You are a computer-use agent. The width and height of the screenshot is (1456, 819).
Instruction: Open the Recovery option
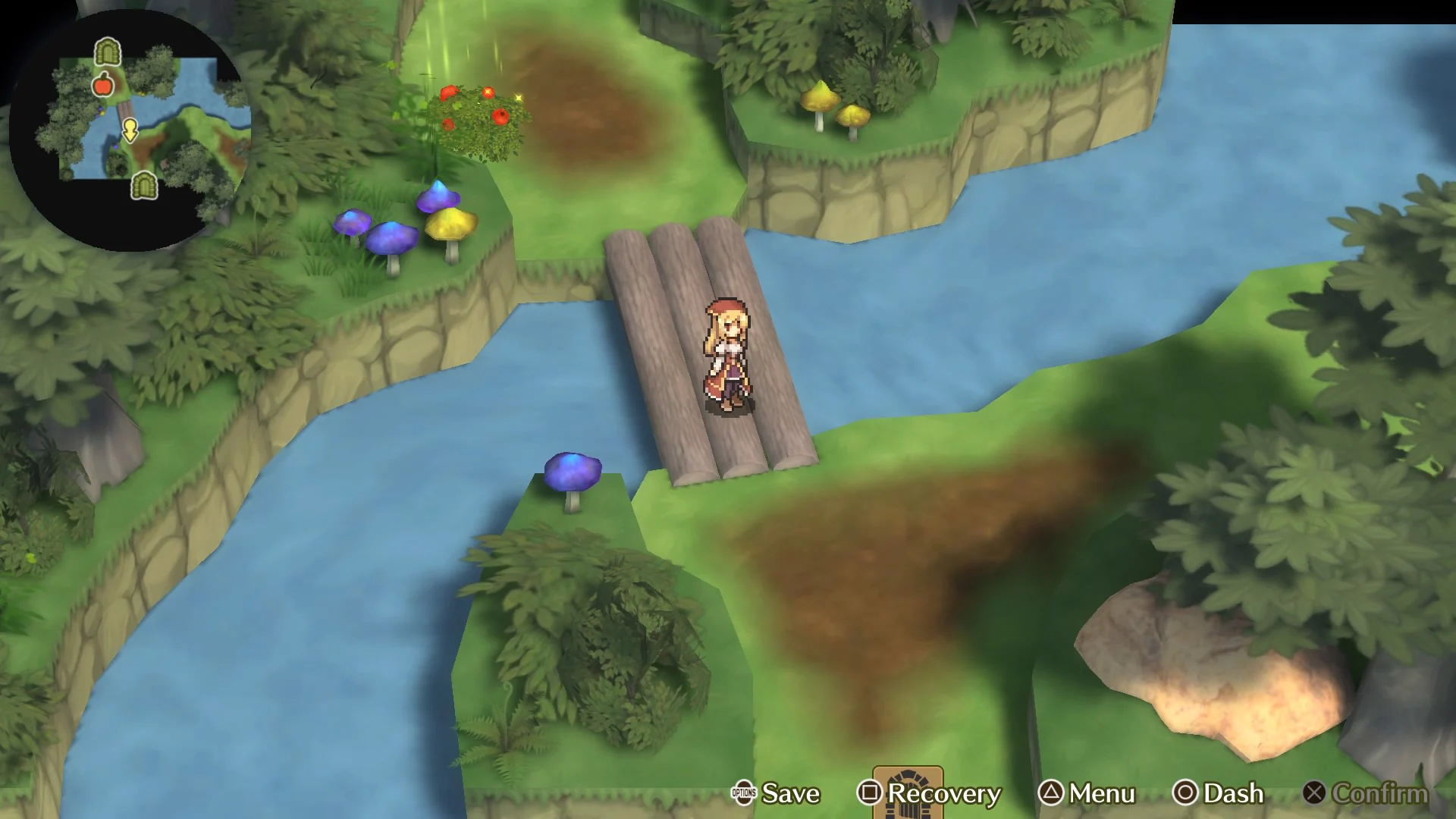pos(943,795)
